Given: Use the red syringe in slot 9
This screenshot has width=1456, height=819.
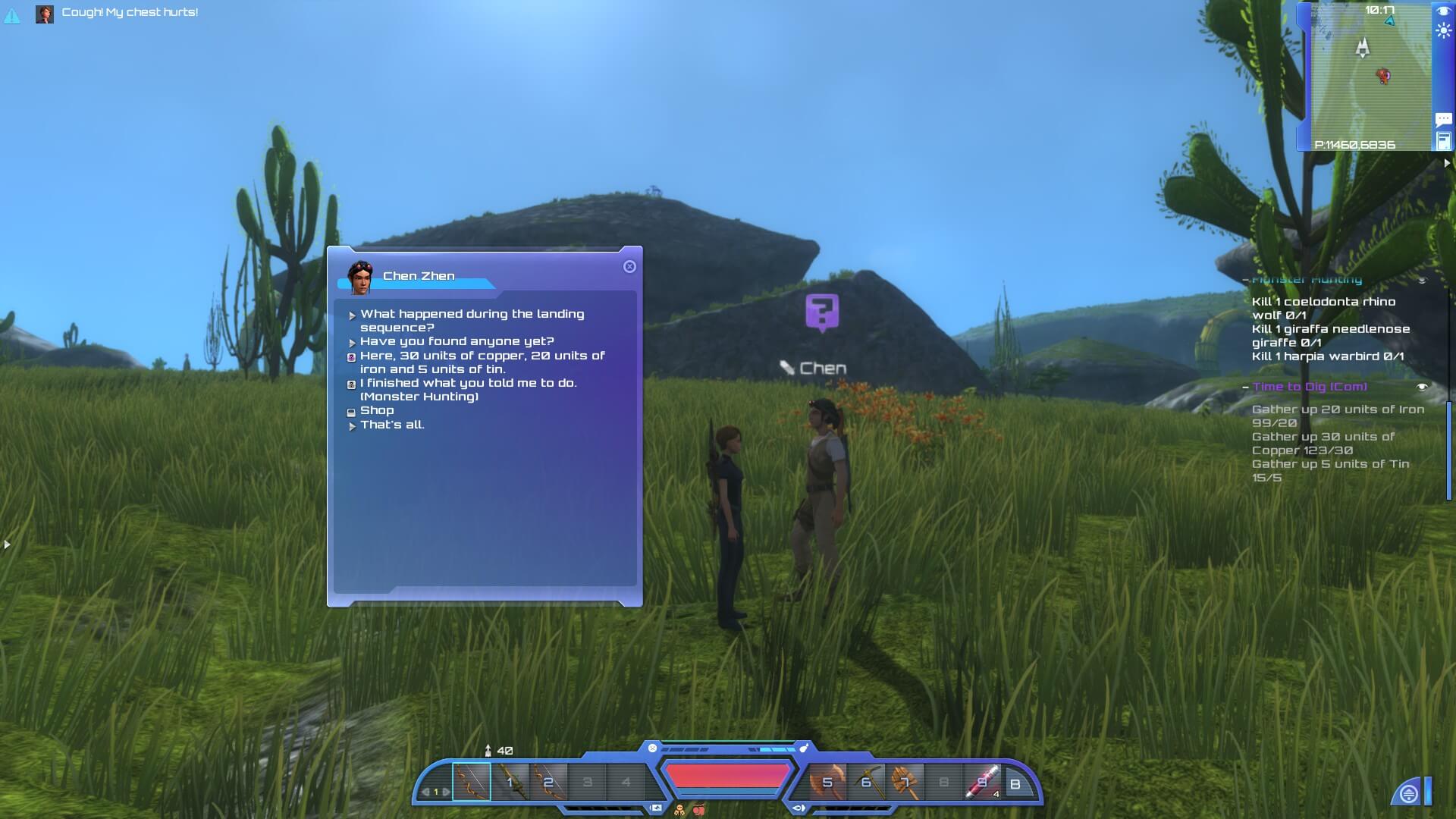Looking at the screenshot, I should pos(983,782).
